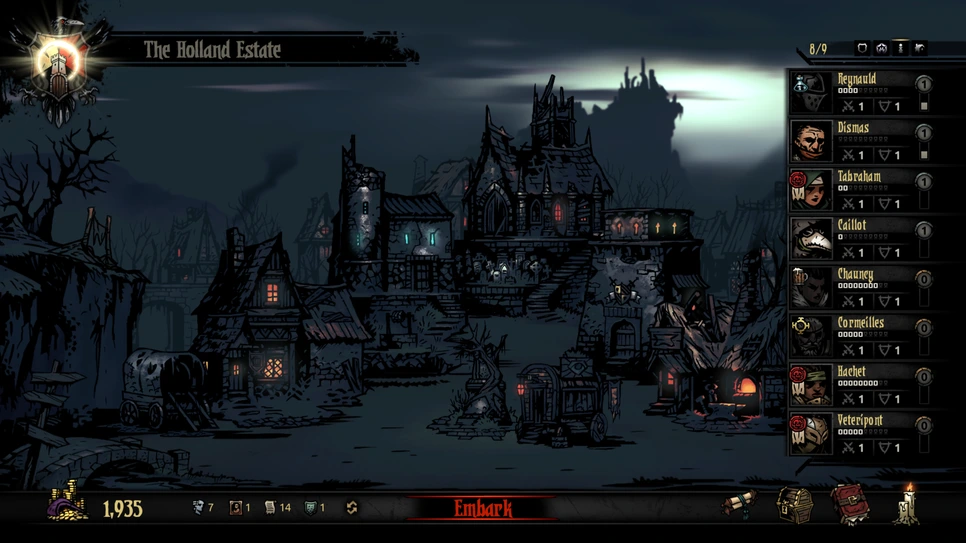The height and width of the screenshot is (543, 966).
Task: Open the rolled scroll icon
Action: (741, 505)
